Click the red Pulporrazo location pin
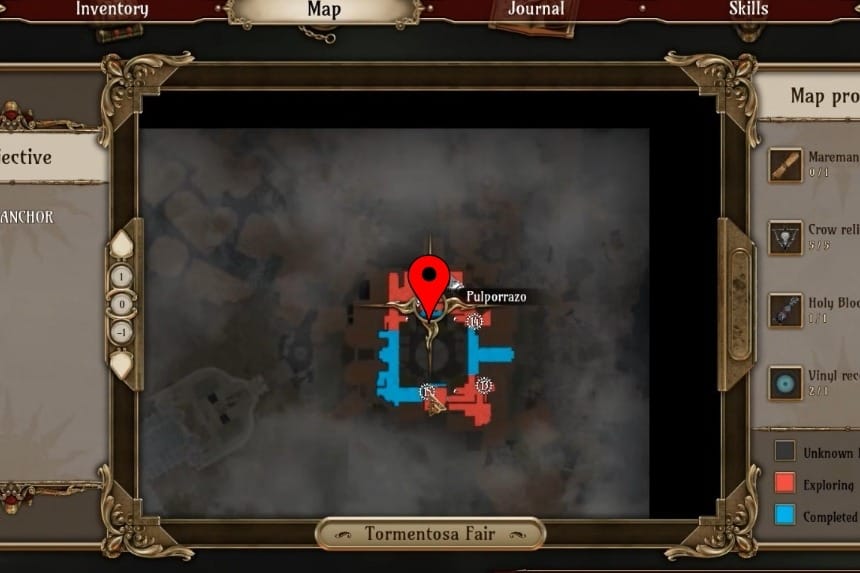The image size is (860, 573). (431, 277)
